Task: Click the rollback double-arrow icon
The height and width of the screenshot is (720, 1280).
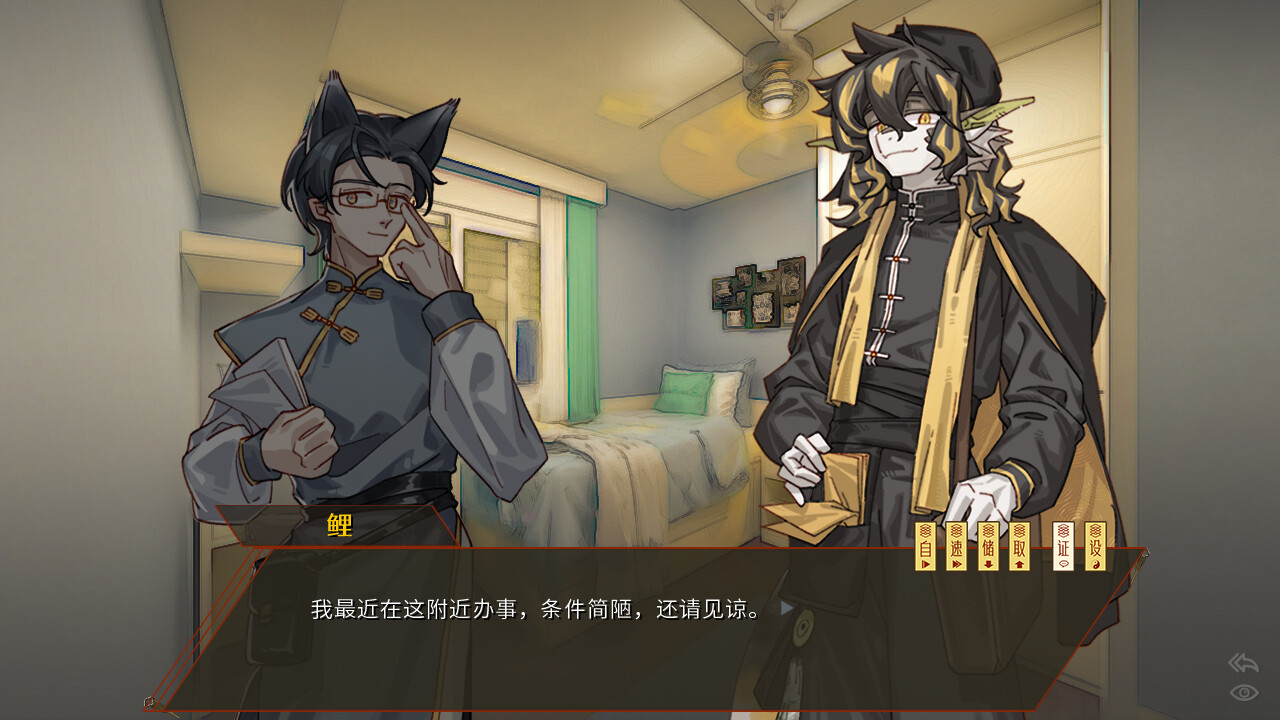Action: pos(1242,662)
